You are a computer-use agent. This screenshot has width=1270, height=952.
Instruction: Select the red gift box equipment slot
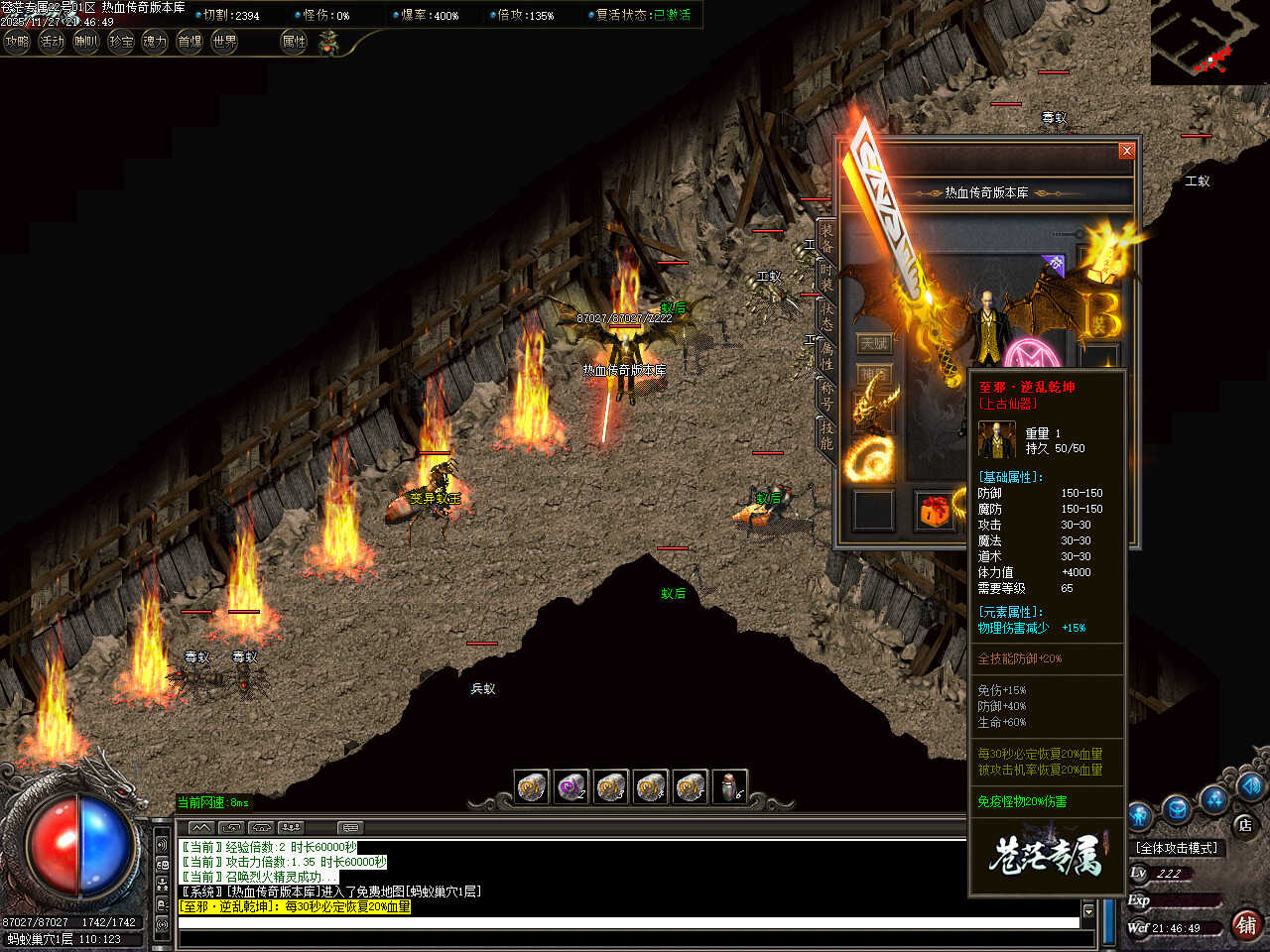[934, 511]
